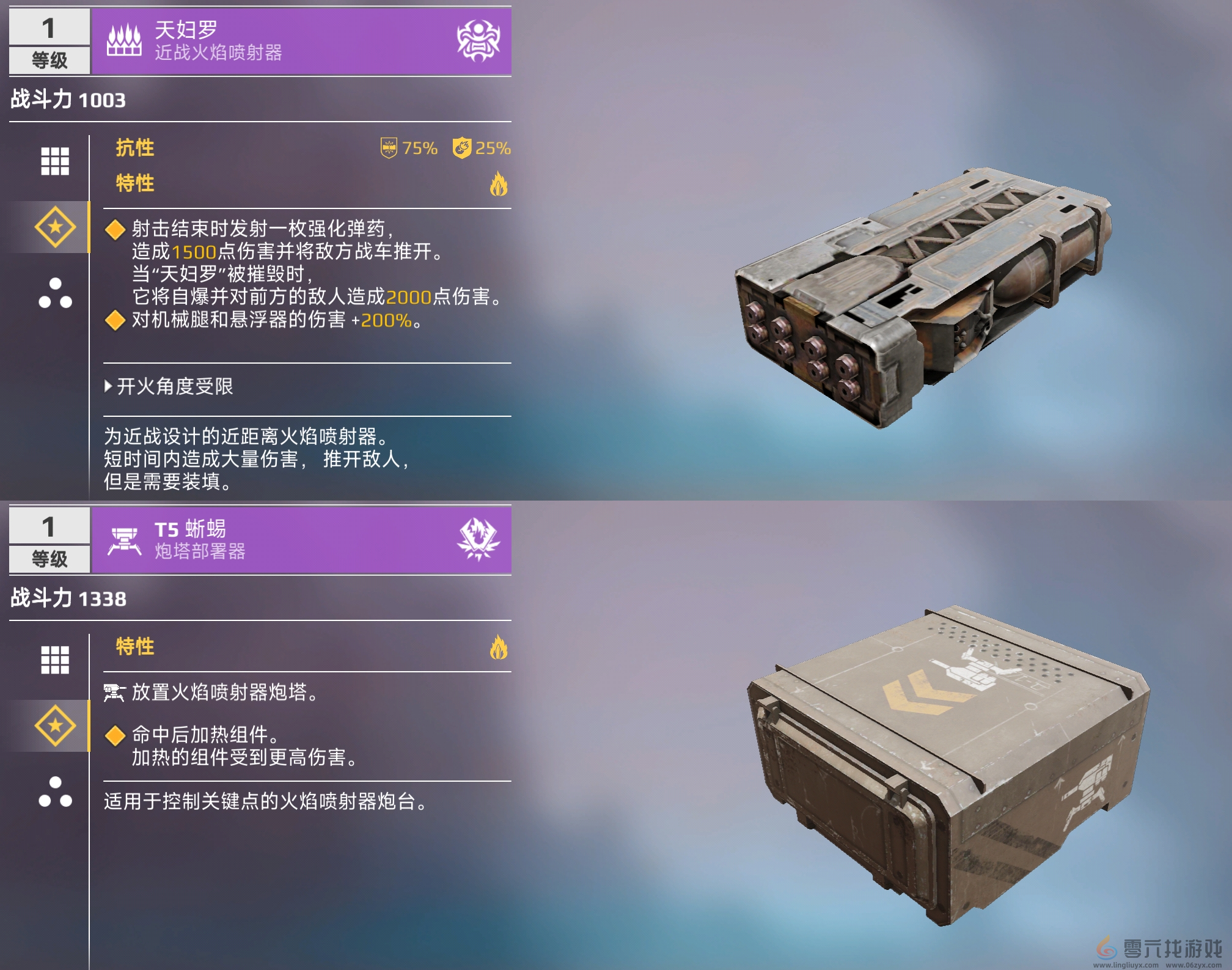Click the flame icon on T5 蜥蜴 特性 header
The image size is (1232, 970).
(x=499, y=647)
